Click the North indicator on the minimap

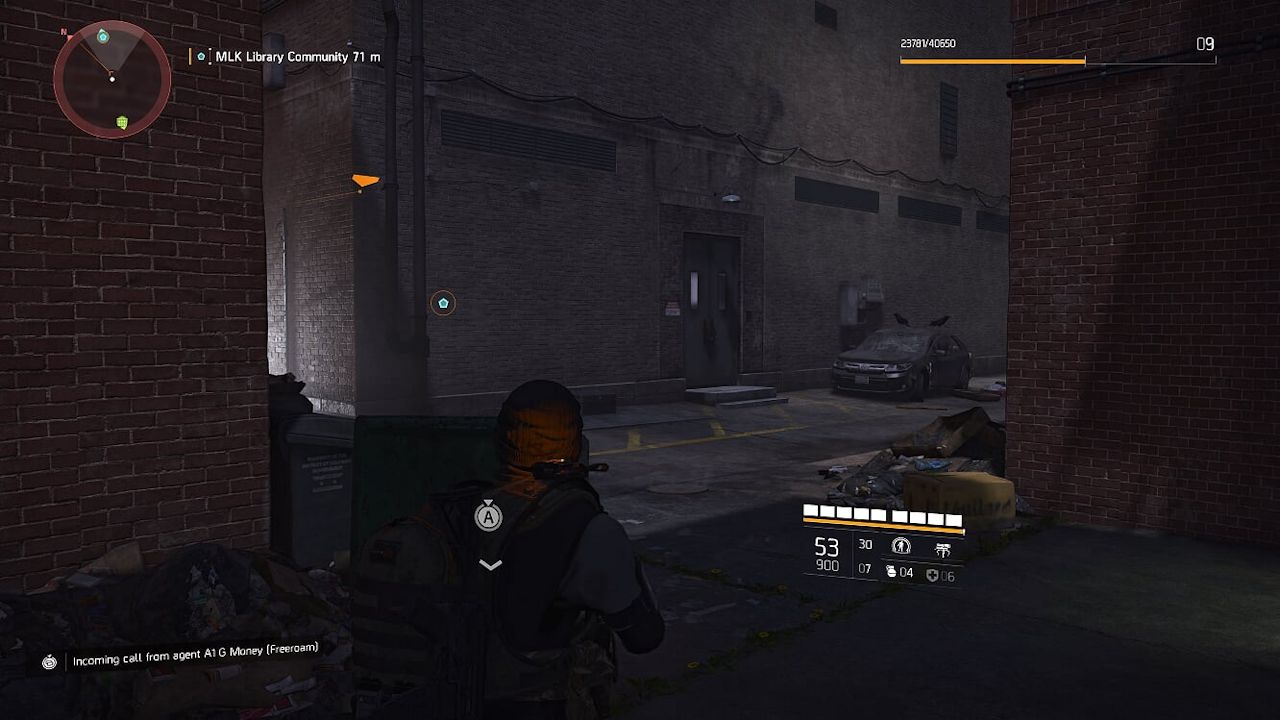click(x=64, y=33)
